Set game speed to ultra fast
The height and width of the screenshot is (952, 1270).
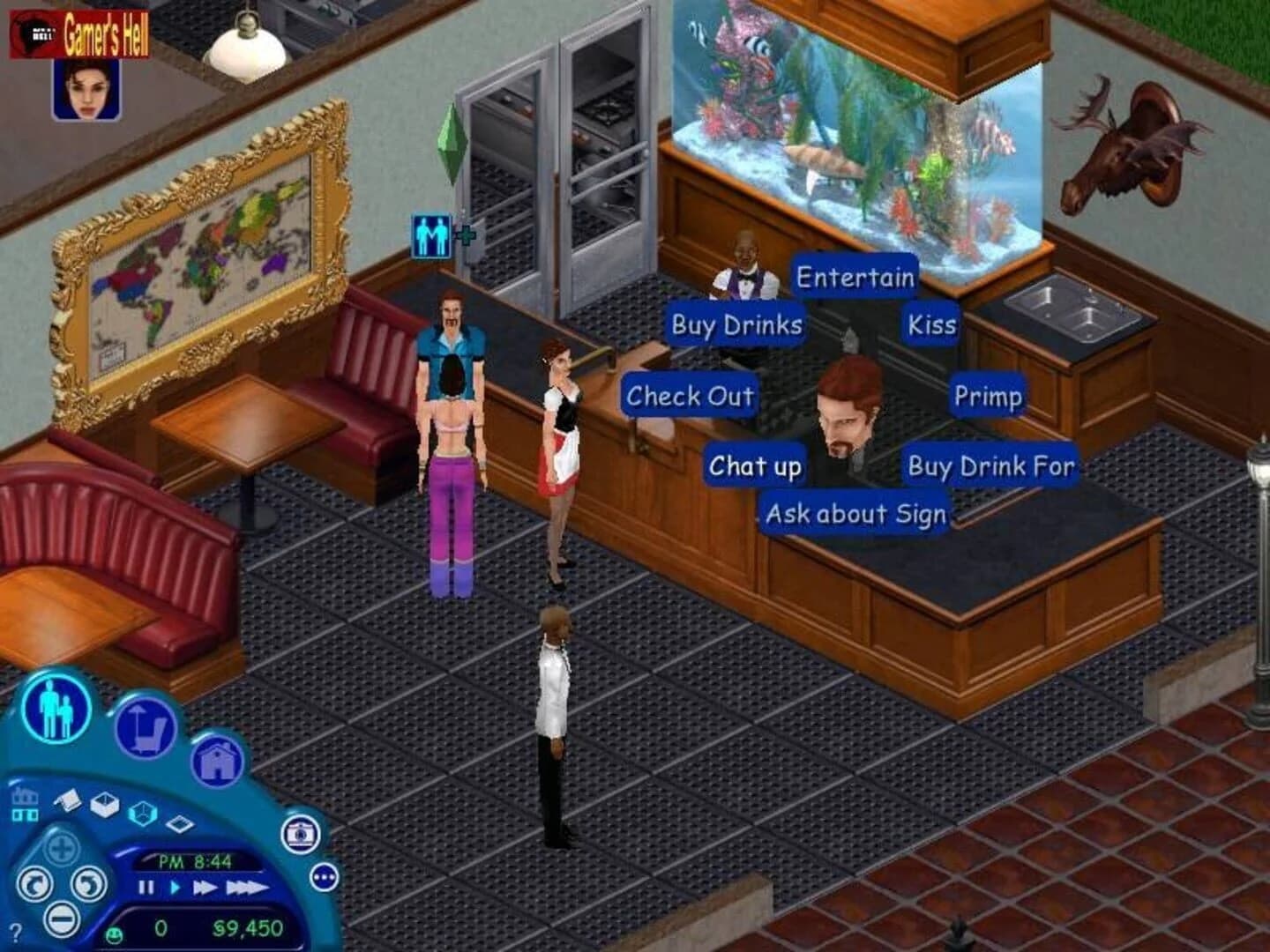[247, 887]
